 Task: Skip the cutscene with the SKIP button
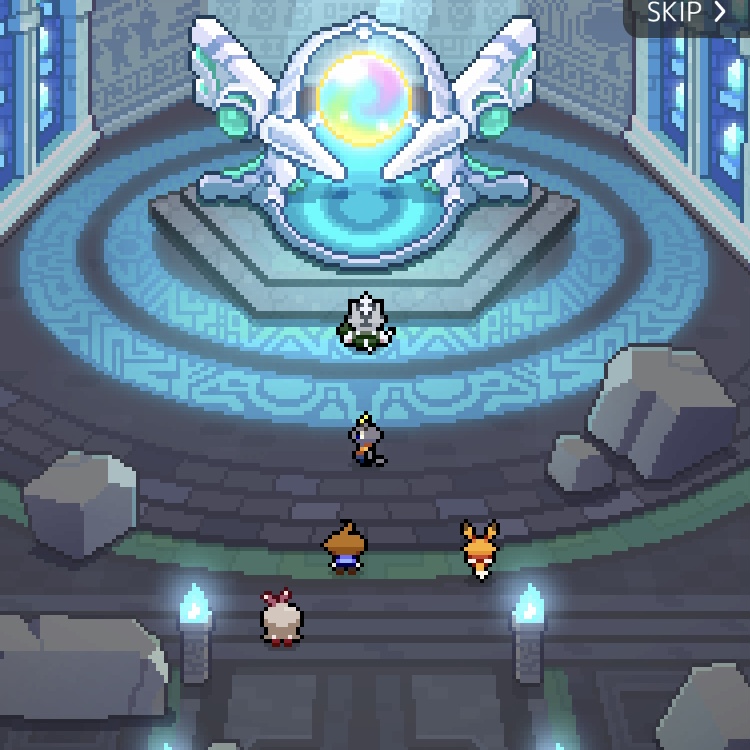coord(687,13)
